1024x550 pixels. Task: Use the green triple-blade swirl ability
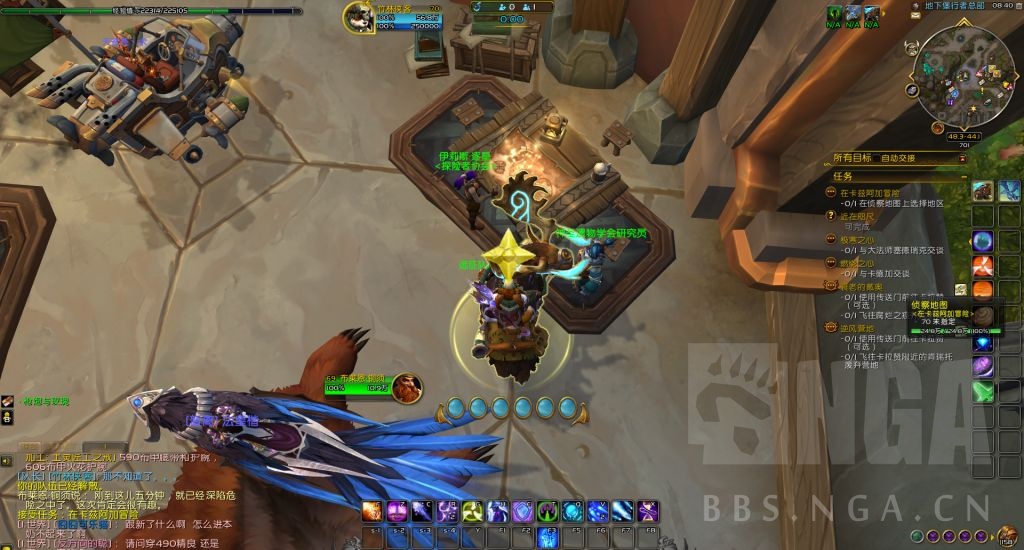pyautogui.click(x=473, y=510)
